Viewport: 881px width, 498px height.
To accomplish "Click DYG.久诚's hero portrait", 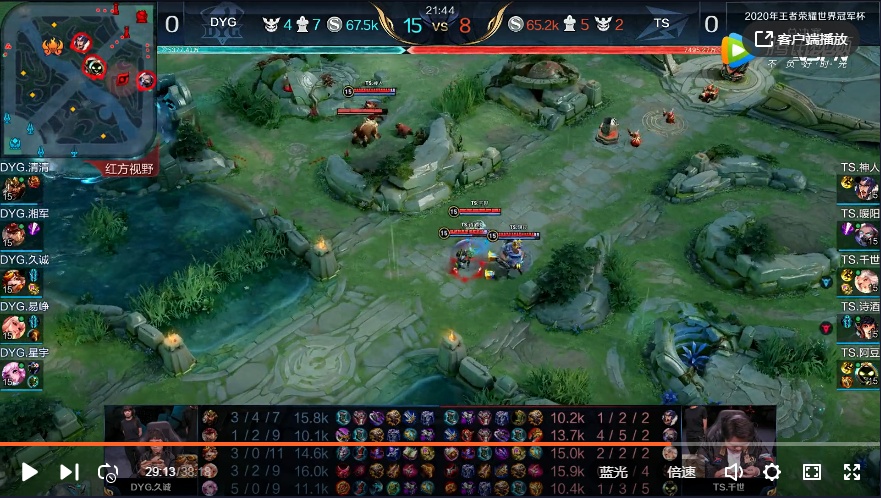I will [x=14, y=282].
